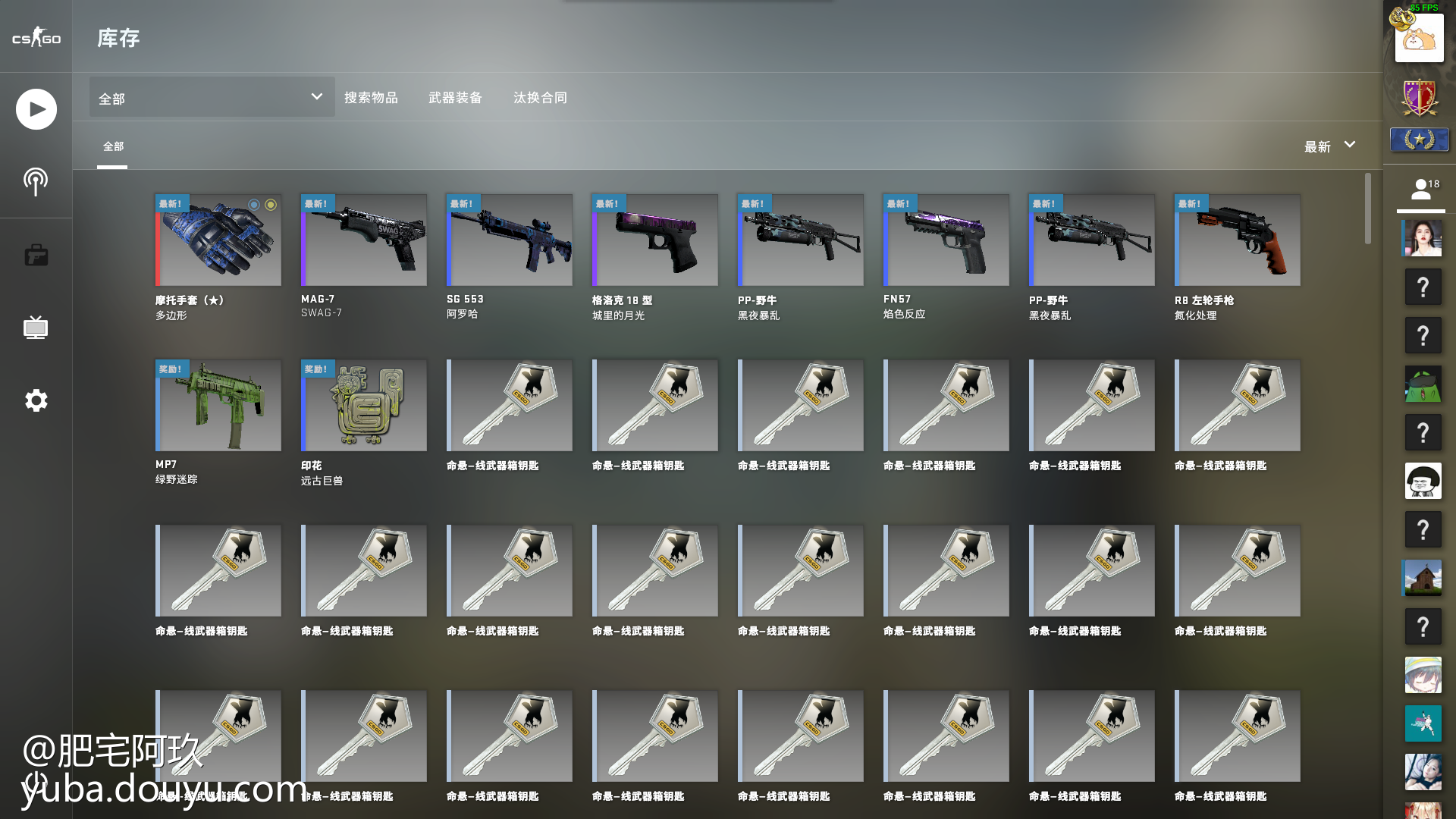This screenshot has width=1456, height=819.
Task: Select the 摩托手套 多边形 gloves item
Action: [x=218, y=240]
